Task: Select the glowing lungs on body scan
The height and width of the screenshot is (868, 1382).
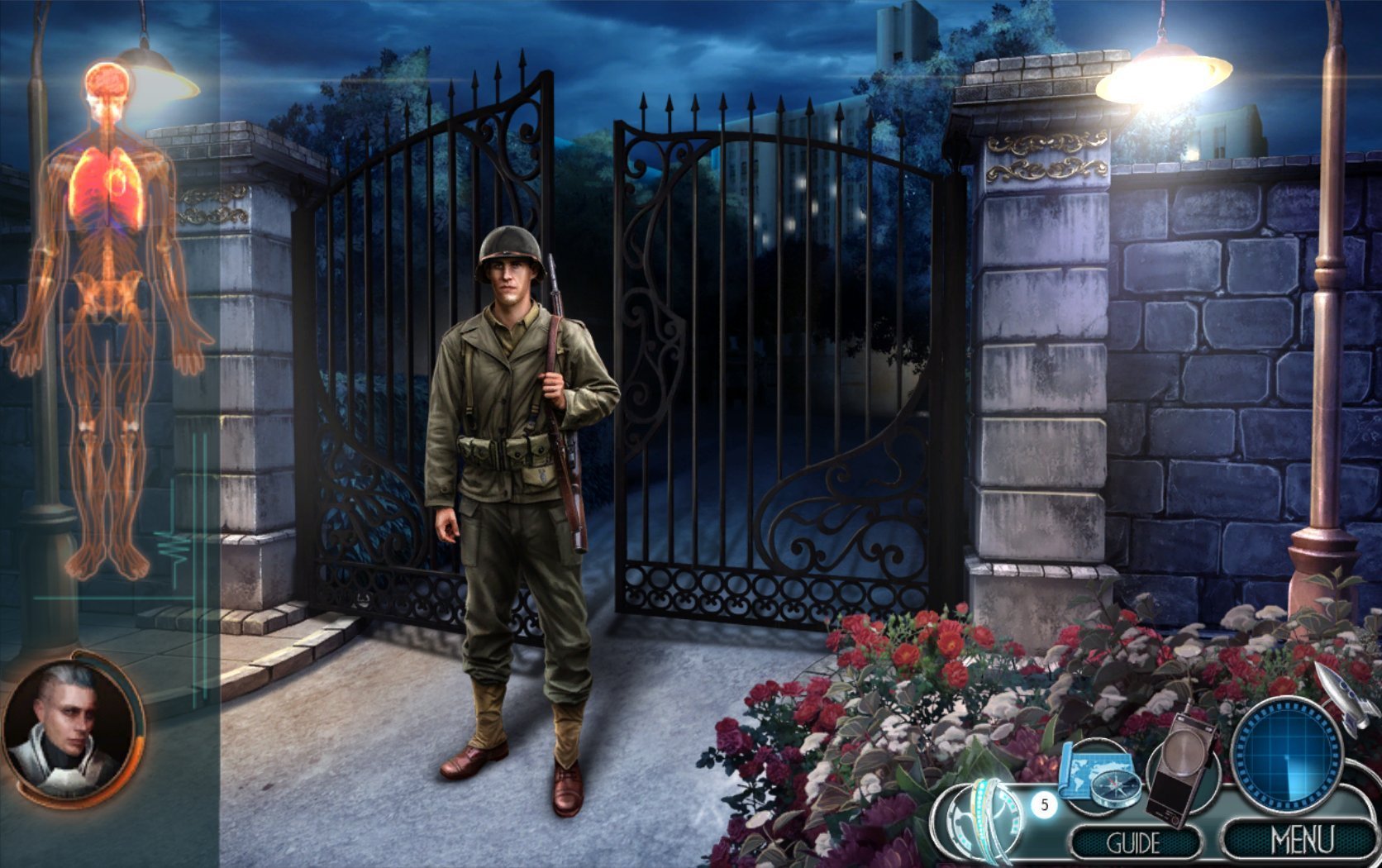Action: 107,190
